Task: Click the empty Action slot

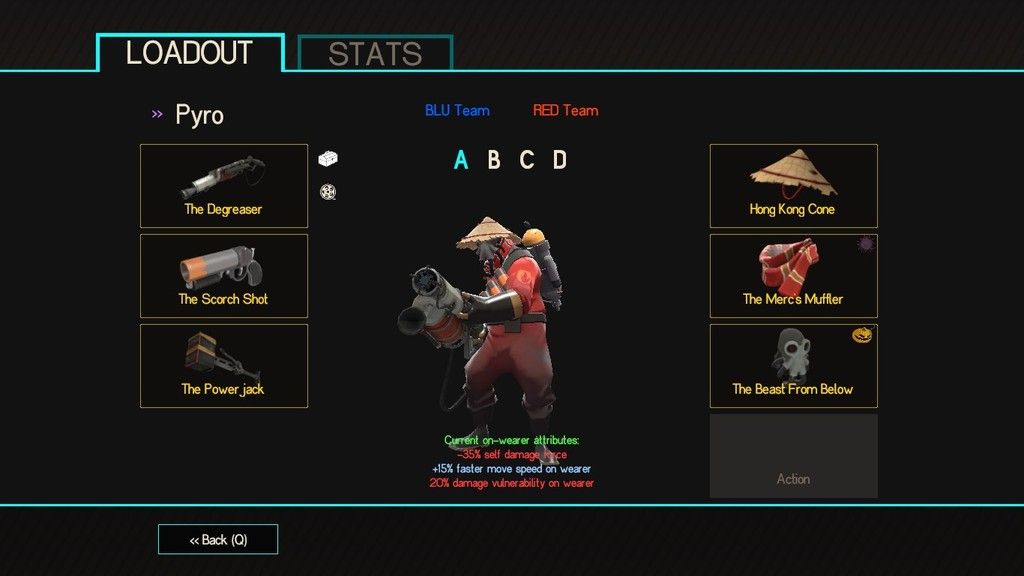Action: [x=793, y=456]
